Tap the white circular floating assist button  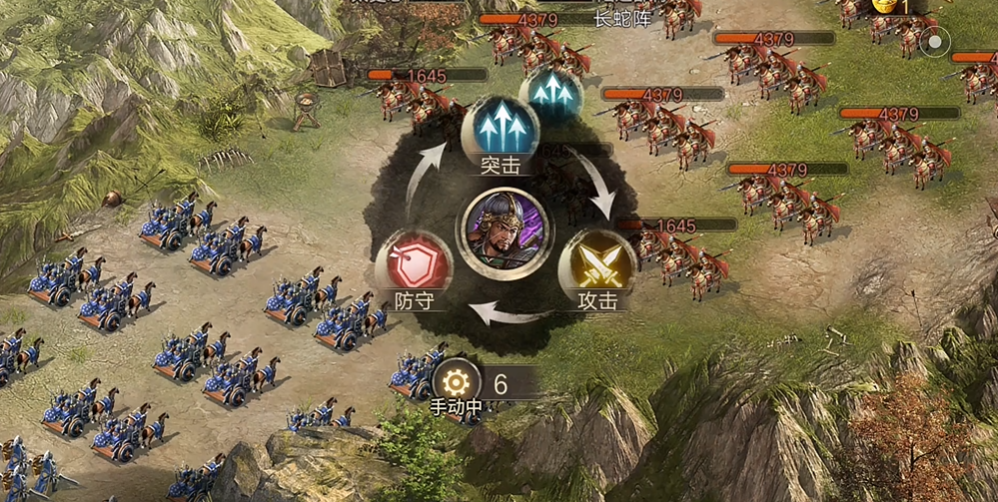pyautogui.click(x=934, y=42)
